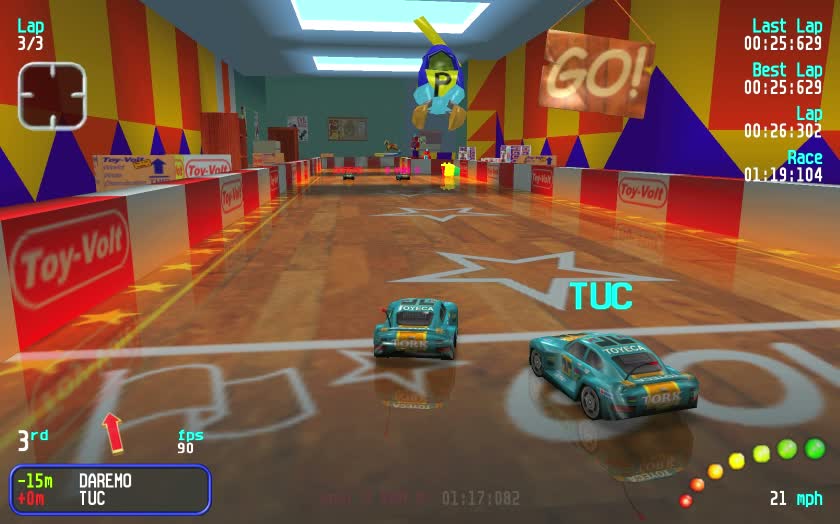Click the empty weapon pickup slot
The height and width of the screenshot is (524, 840).
[x=52, y=95]
